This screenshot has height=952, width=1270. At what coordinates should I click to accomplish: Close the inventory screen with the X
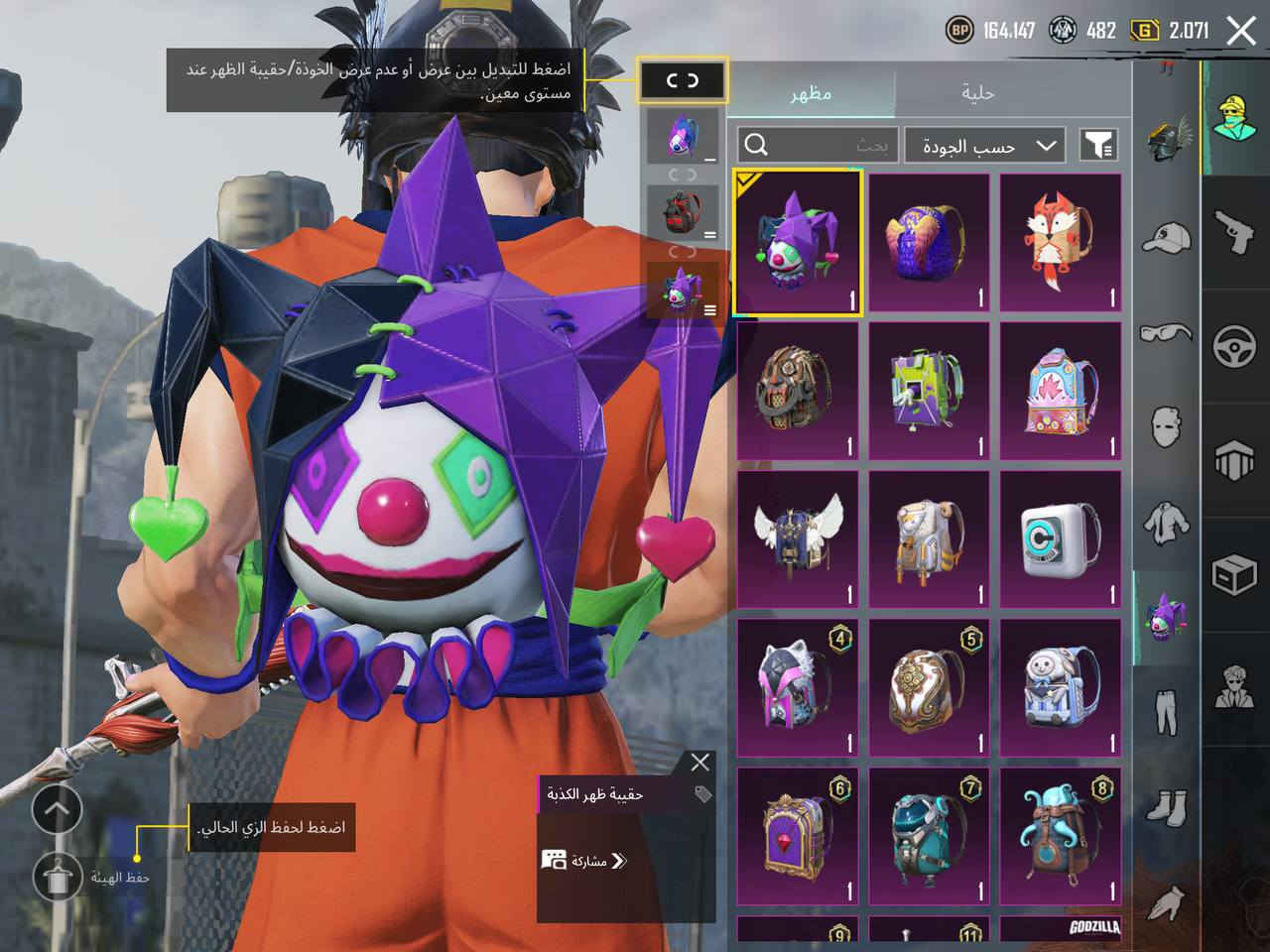pos(1241,31)
